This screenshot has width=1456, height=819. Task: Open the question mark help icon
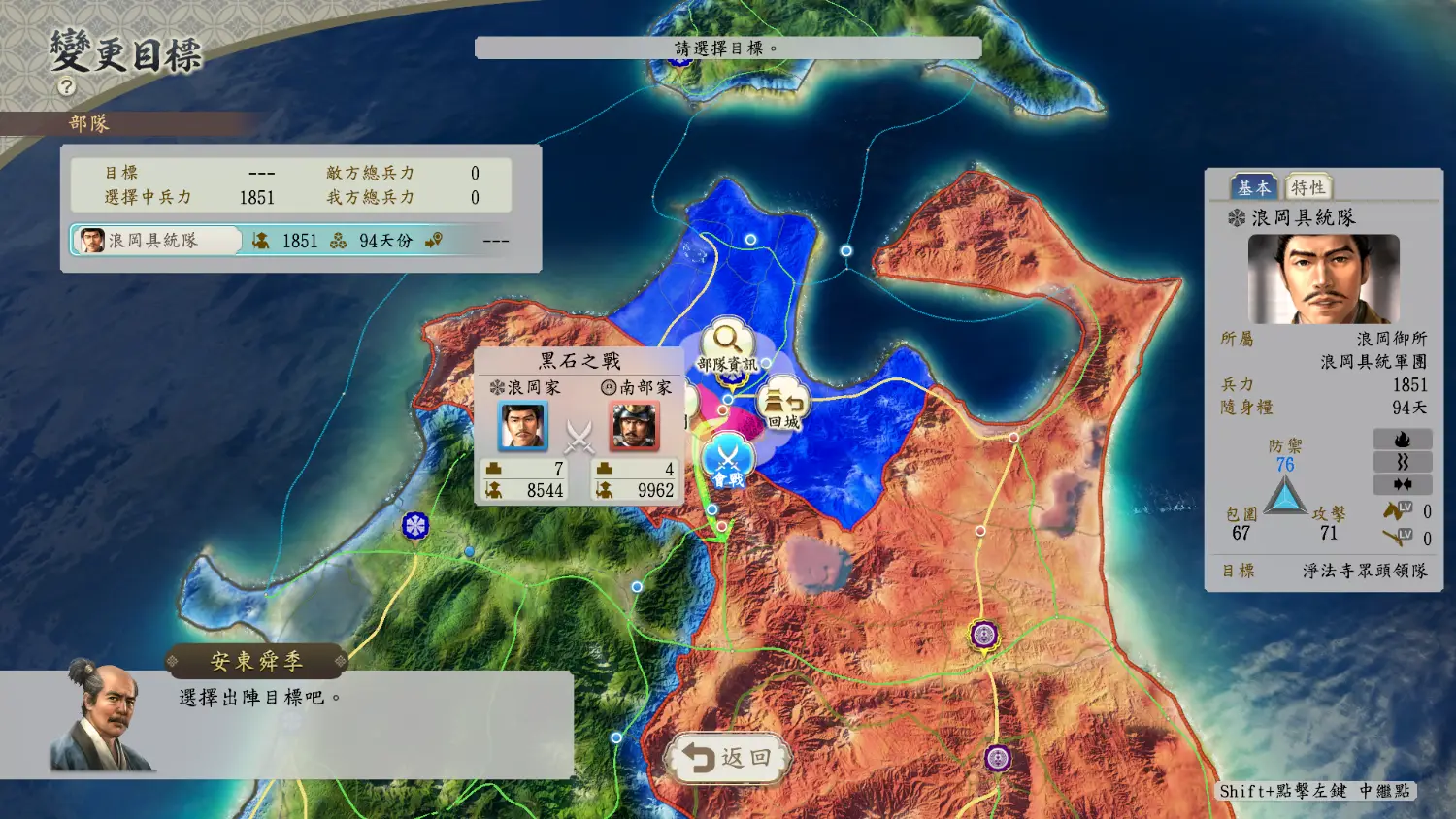(66, 86)
